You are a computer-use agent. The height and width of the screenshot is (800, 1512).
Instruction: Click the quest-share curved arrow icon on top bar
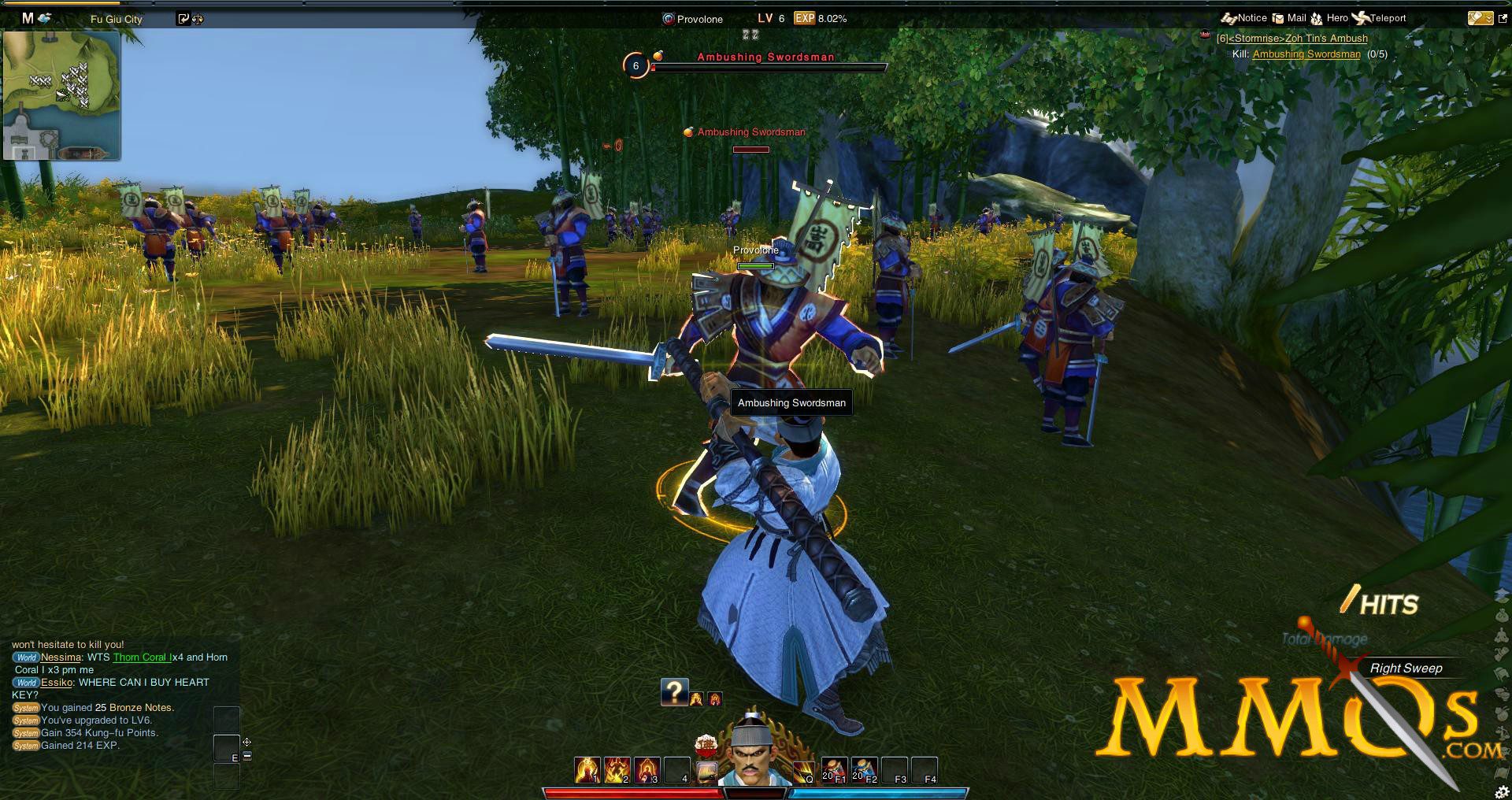pyautogui.click(x=183, y=18)
